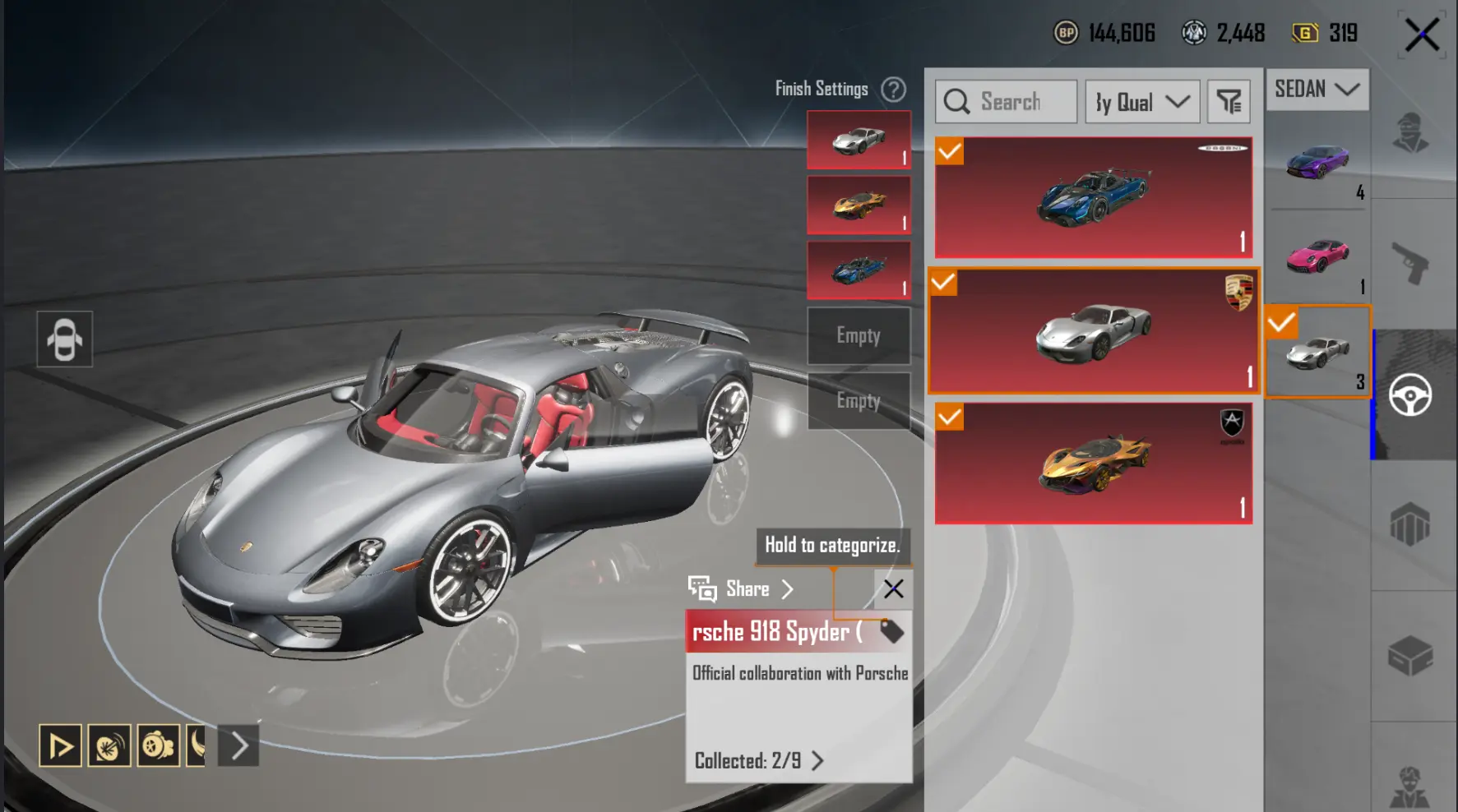Open the Finish Settings help icon

coord(893,89)
